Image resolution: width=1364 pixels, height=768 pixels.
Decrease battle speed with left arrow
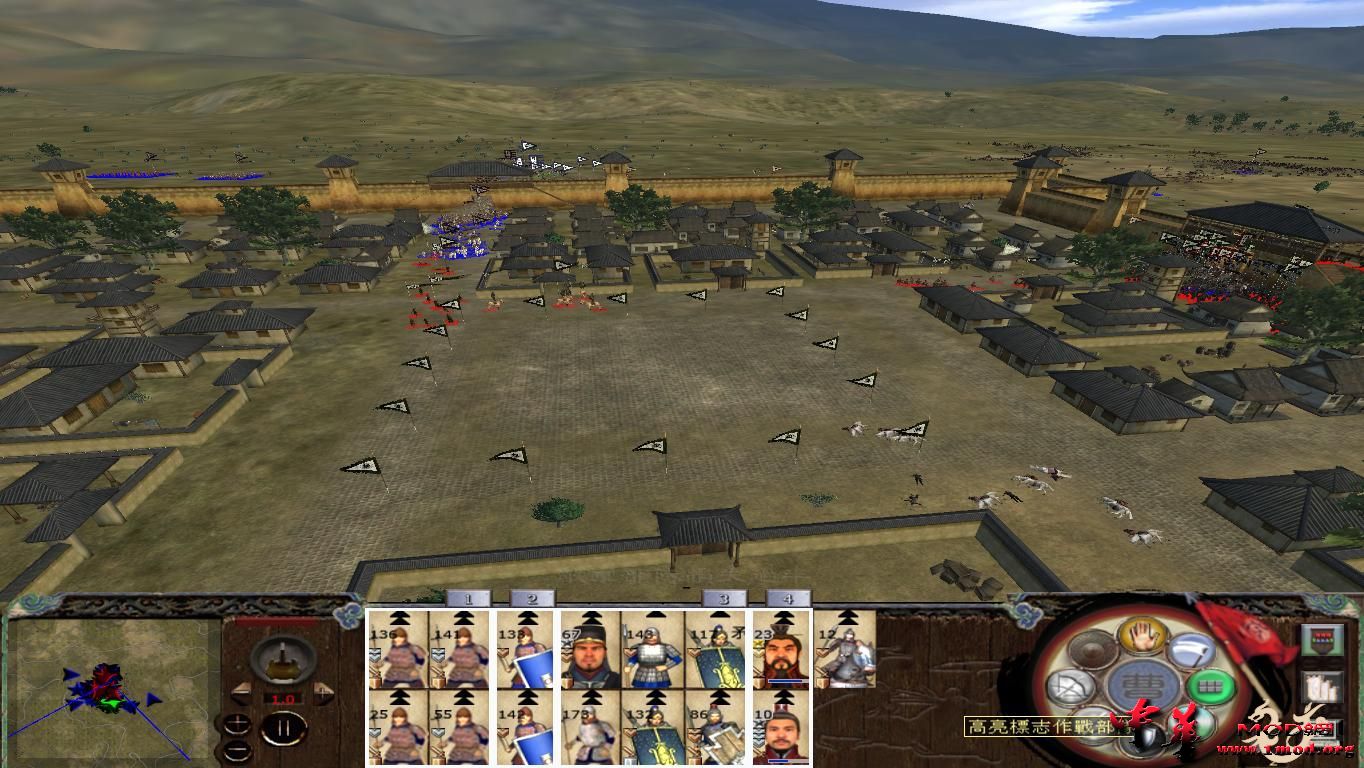point(242,693)
